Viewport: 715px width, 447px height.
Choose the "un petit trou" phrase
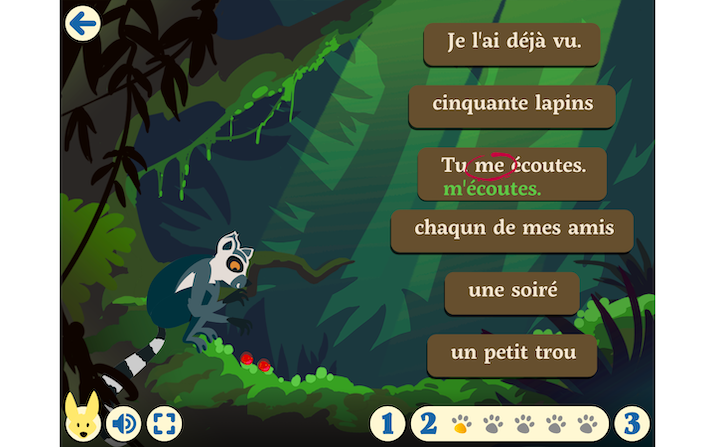click(511, 354)
